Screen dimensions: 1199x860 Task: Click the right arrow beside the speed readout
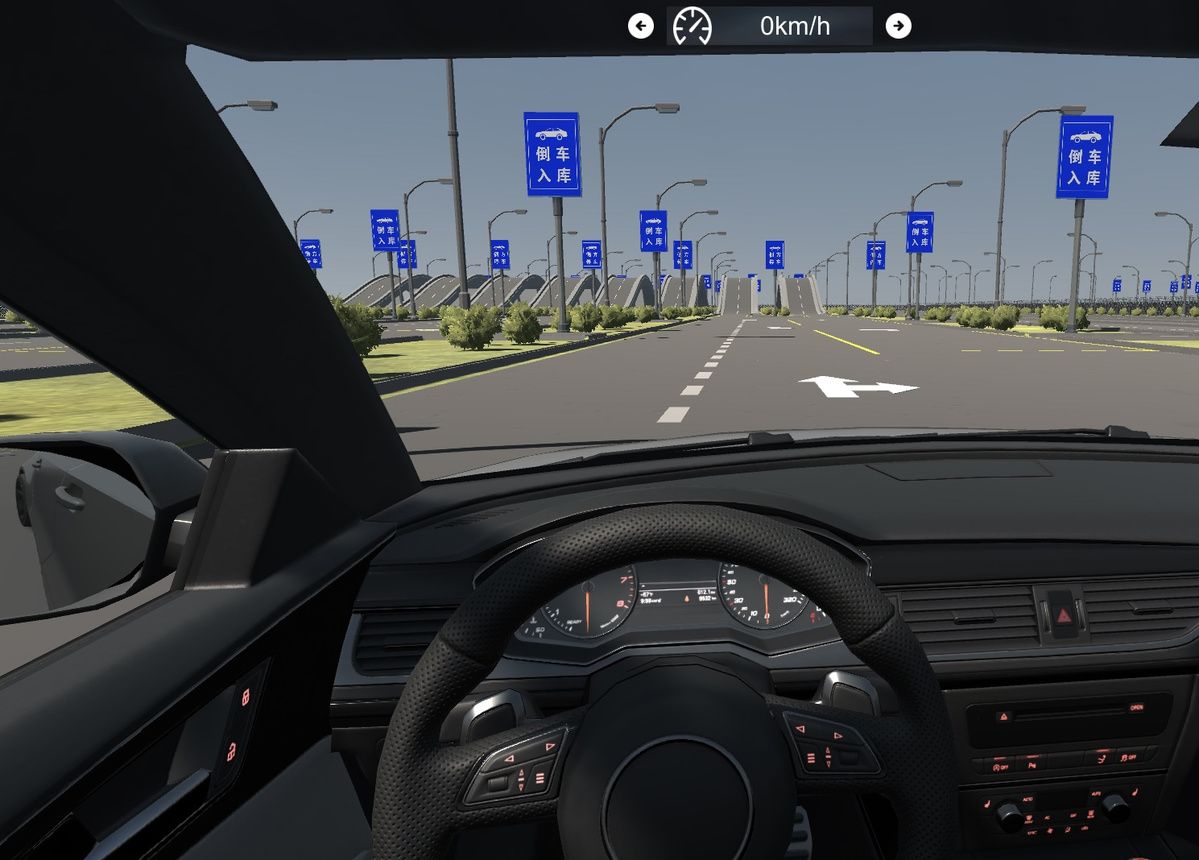click(x=899, y=26)
